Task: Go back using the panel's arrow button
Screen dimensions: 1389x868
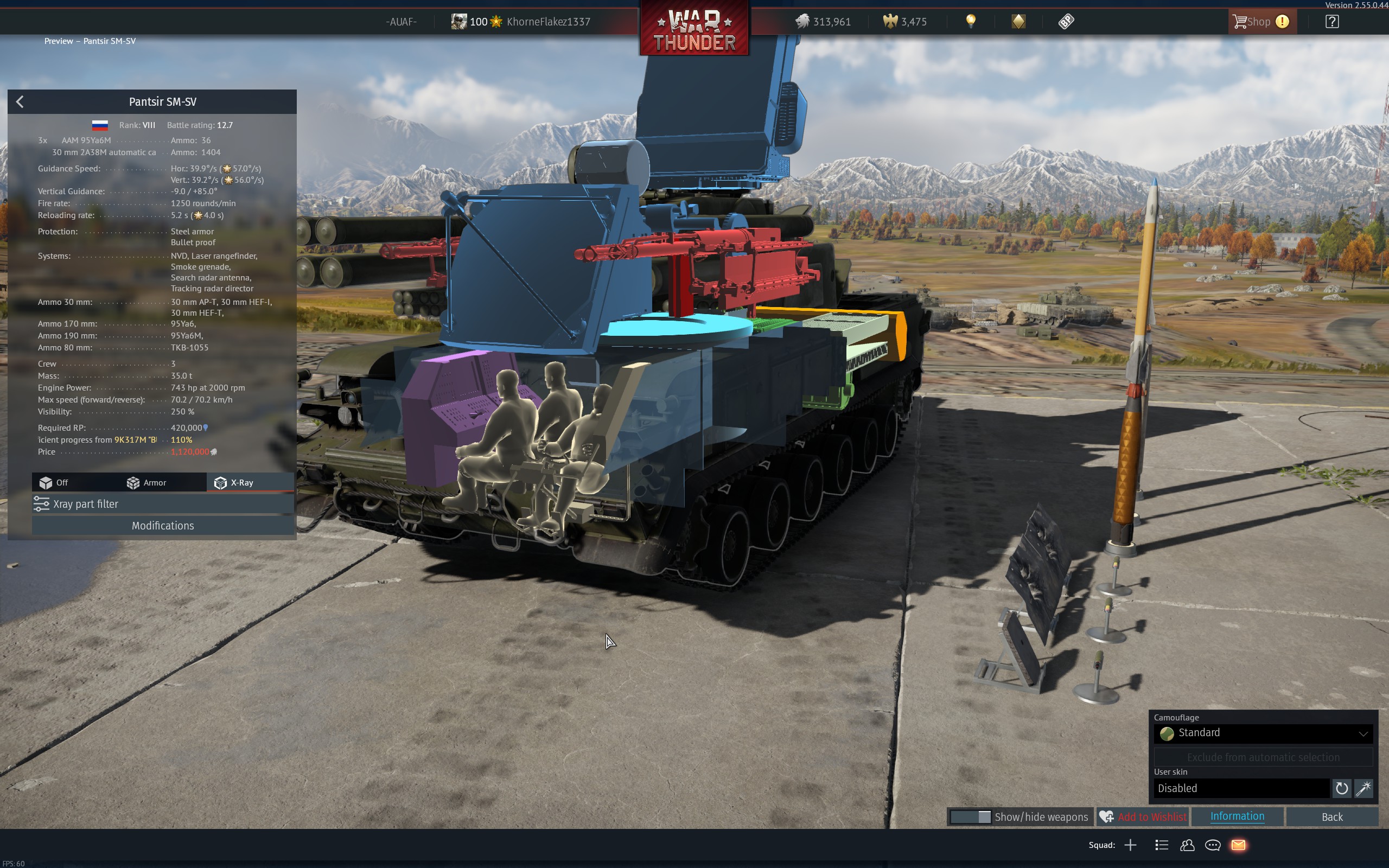Action: pyautogui.click(x=20, y=102)
